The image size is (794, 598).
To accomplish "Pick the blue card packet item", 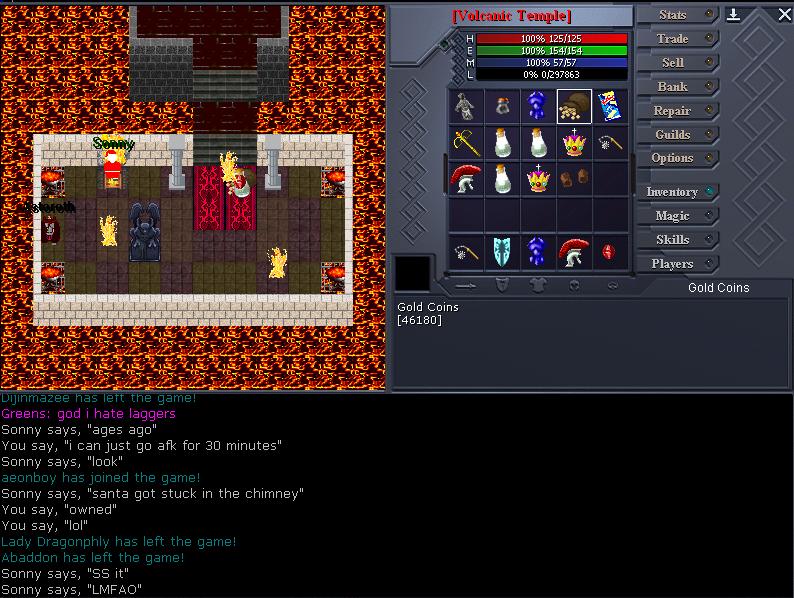I will (610, 106).
